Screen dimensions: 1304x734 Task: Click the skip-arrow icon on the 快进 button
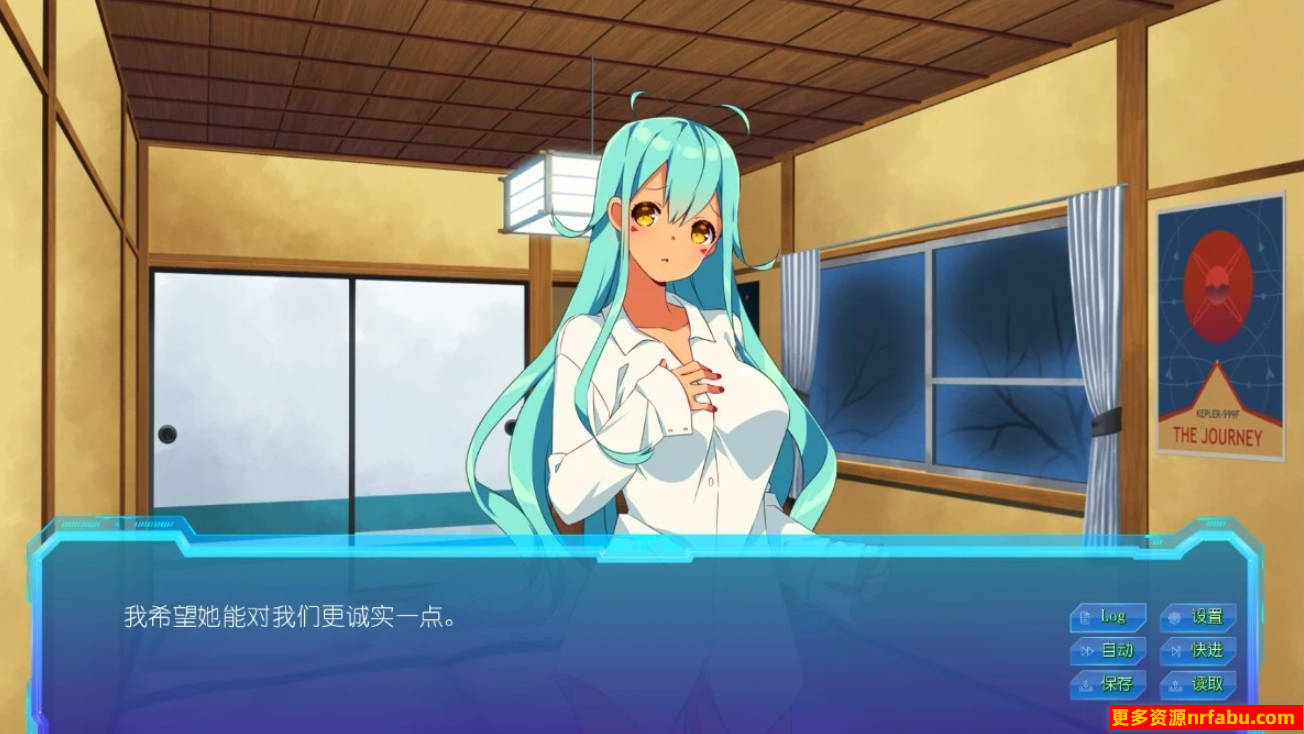1174,650
